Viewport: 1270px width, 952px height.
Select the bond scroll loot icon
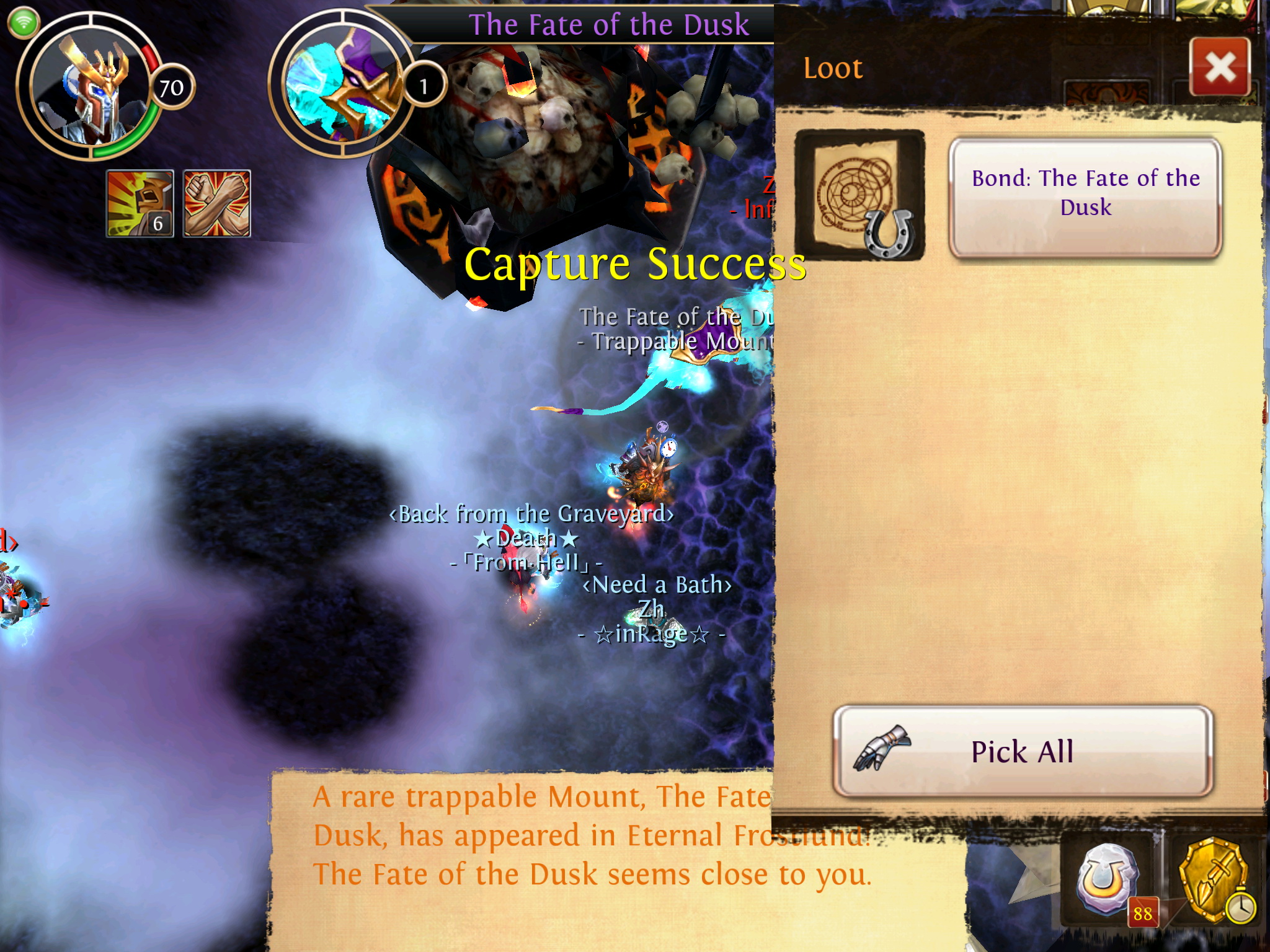[859, 195]
